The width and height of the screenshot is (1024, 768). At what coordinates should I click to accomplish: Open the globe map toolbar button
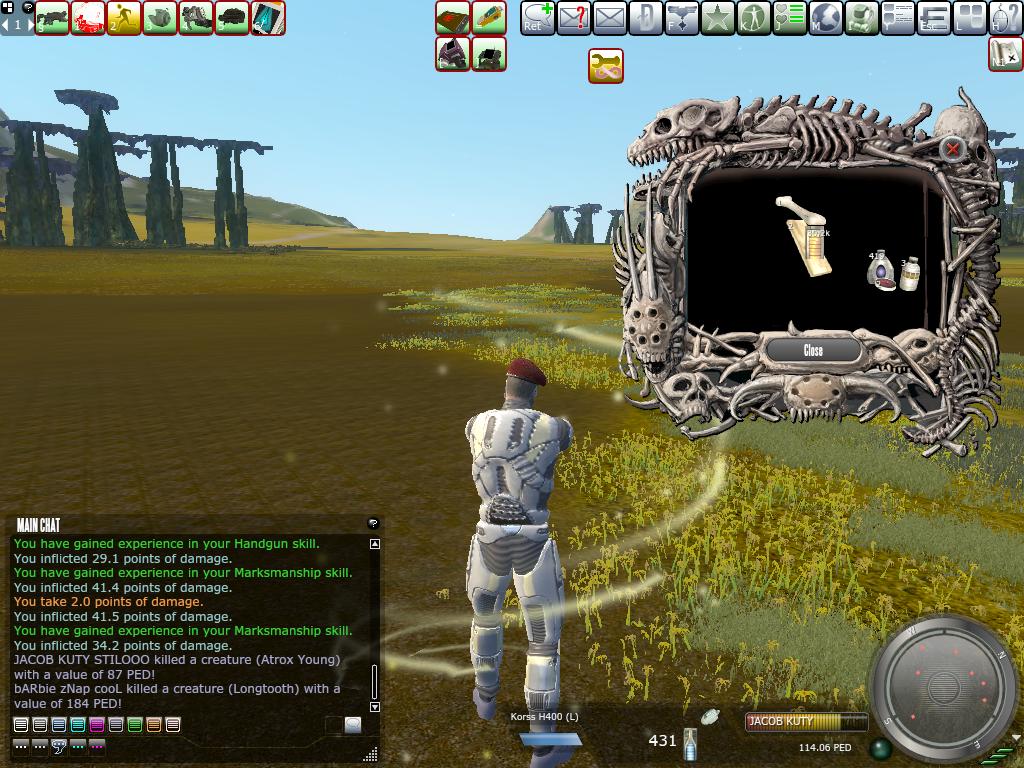[x=825, y=18]
